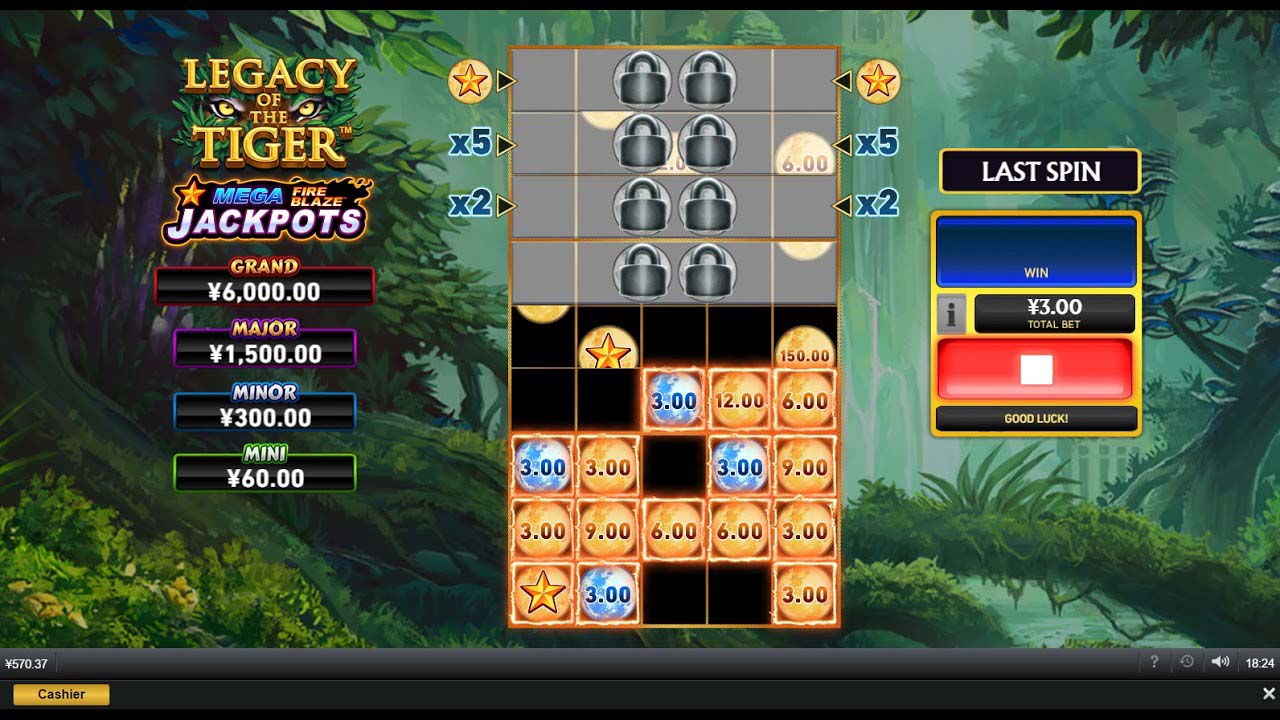Open the Cashier

pos(60,694)
